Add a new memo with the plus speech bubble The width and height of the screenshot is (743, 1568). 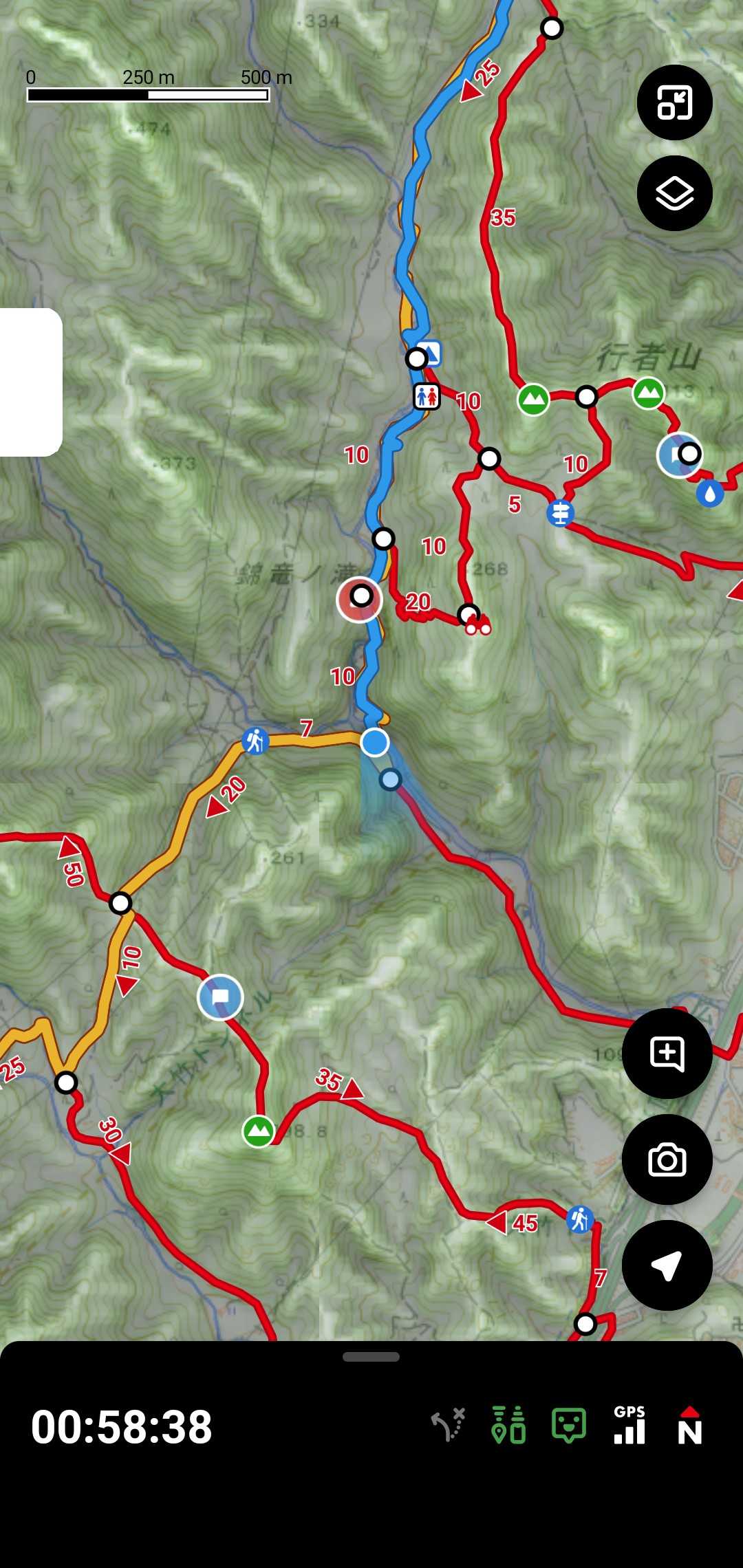[667, 1053]
